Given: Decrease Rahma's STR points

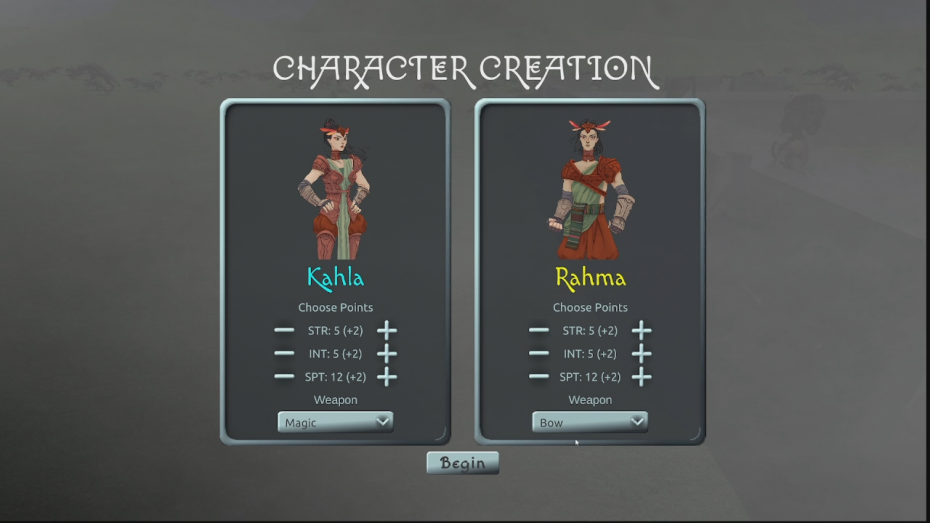Looking at the screenshot, I should 539,330.
